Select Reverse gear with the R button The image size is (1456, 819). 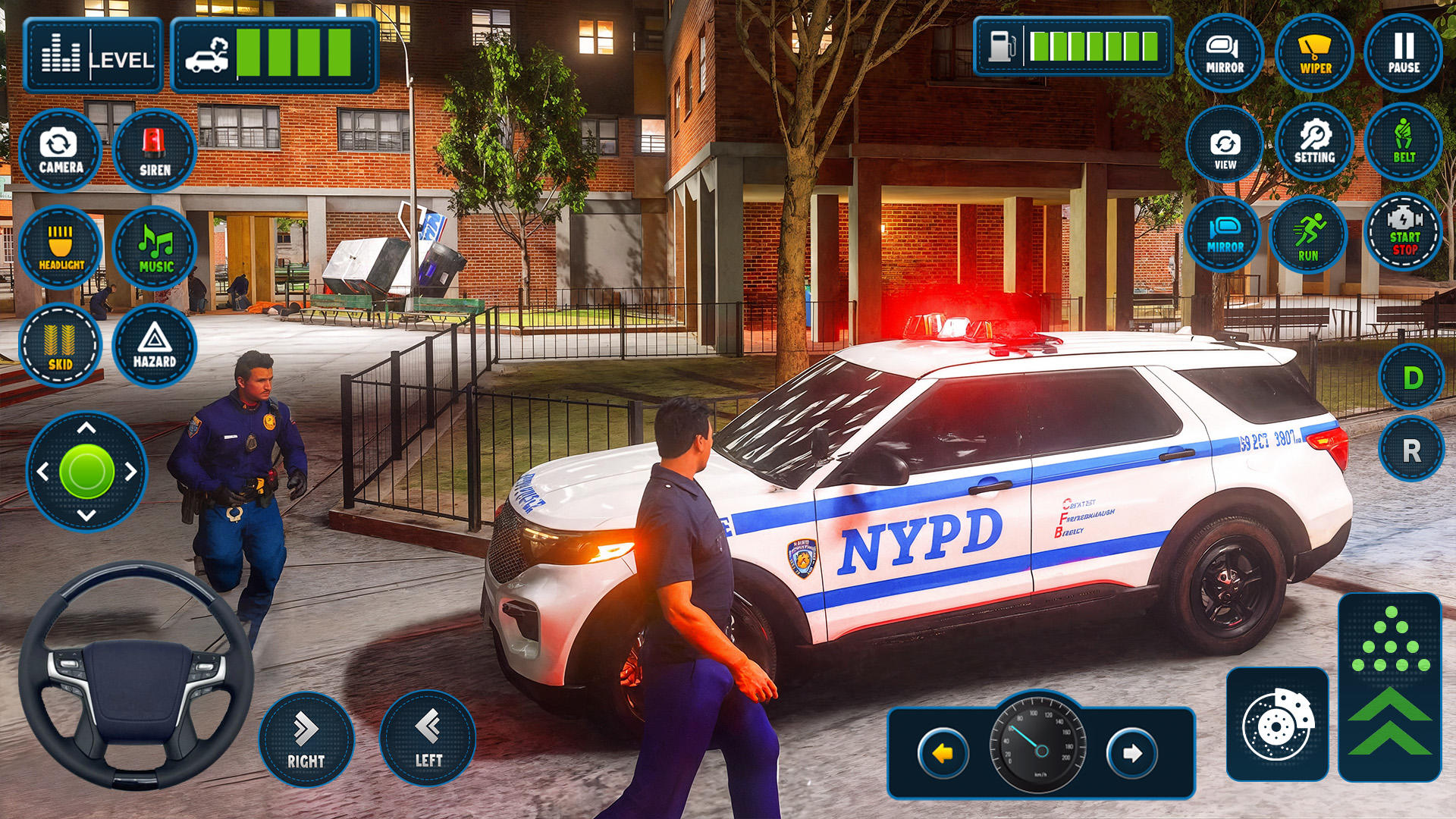coord(1411,450)
